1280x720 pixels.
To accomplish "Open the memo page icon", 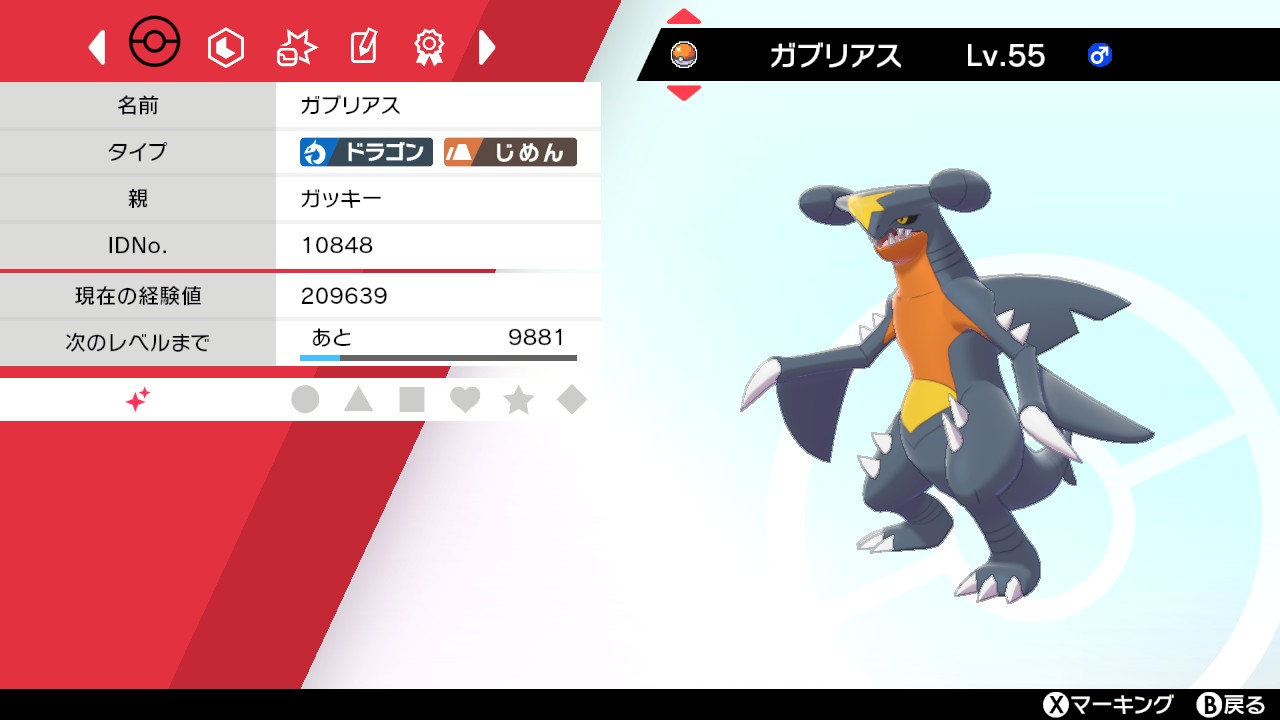I will (362, 46).
